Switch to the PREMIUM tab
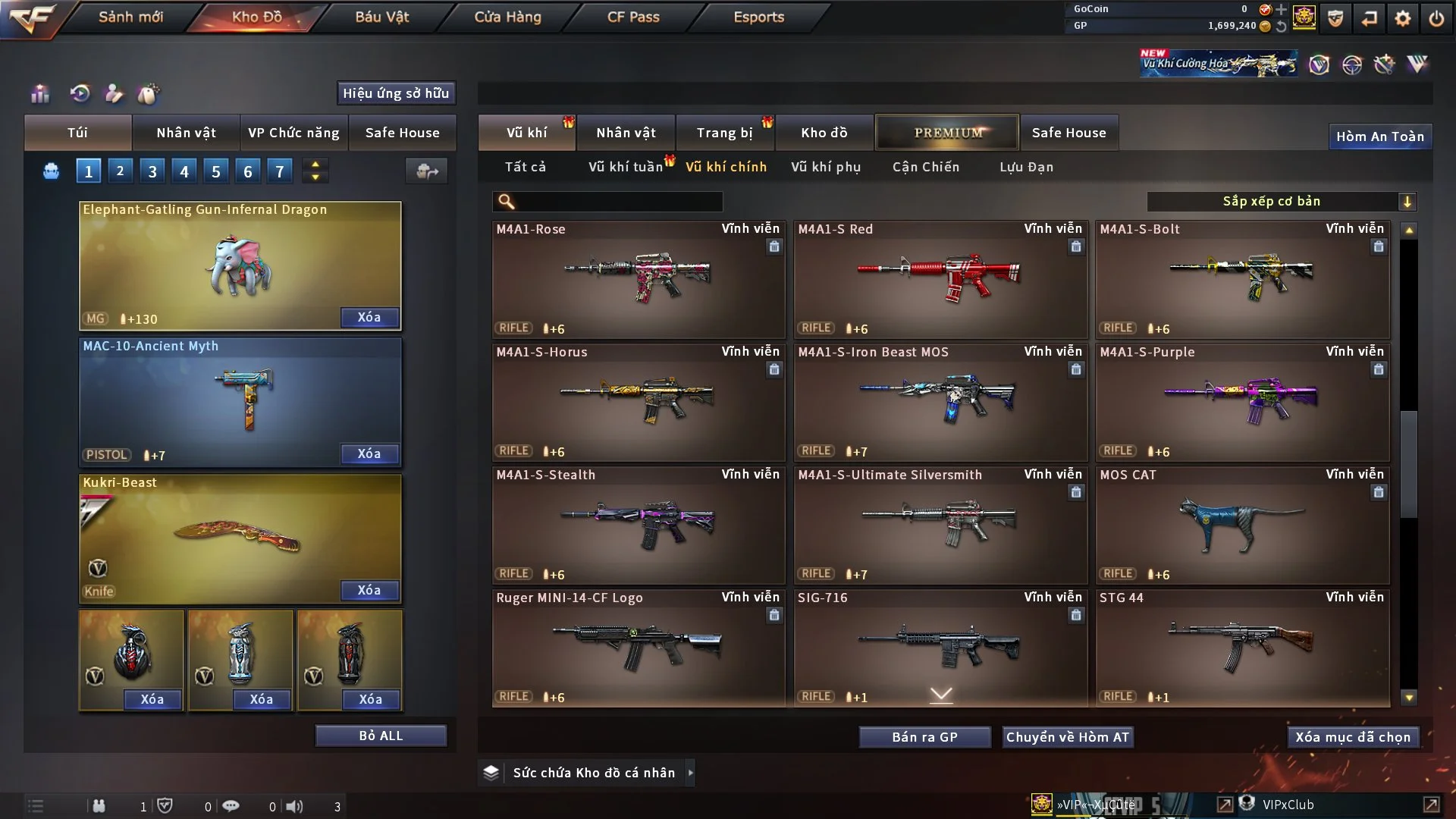1456x819 pixels. point(947,133)
